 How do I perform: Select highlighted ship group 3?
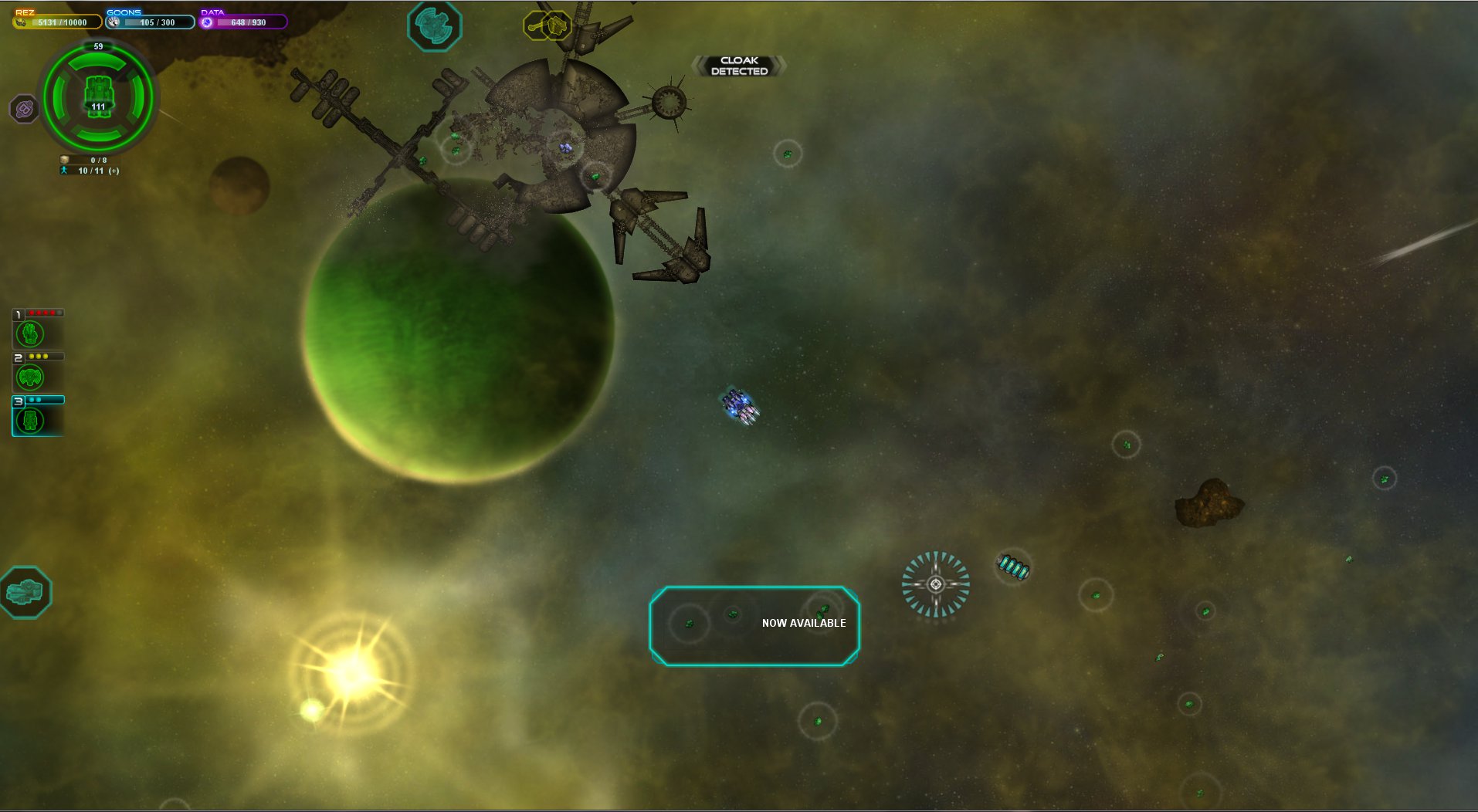[x=30, y=420]
